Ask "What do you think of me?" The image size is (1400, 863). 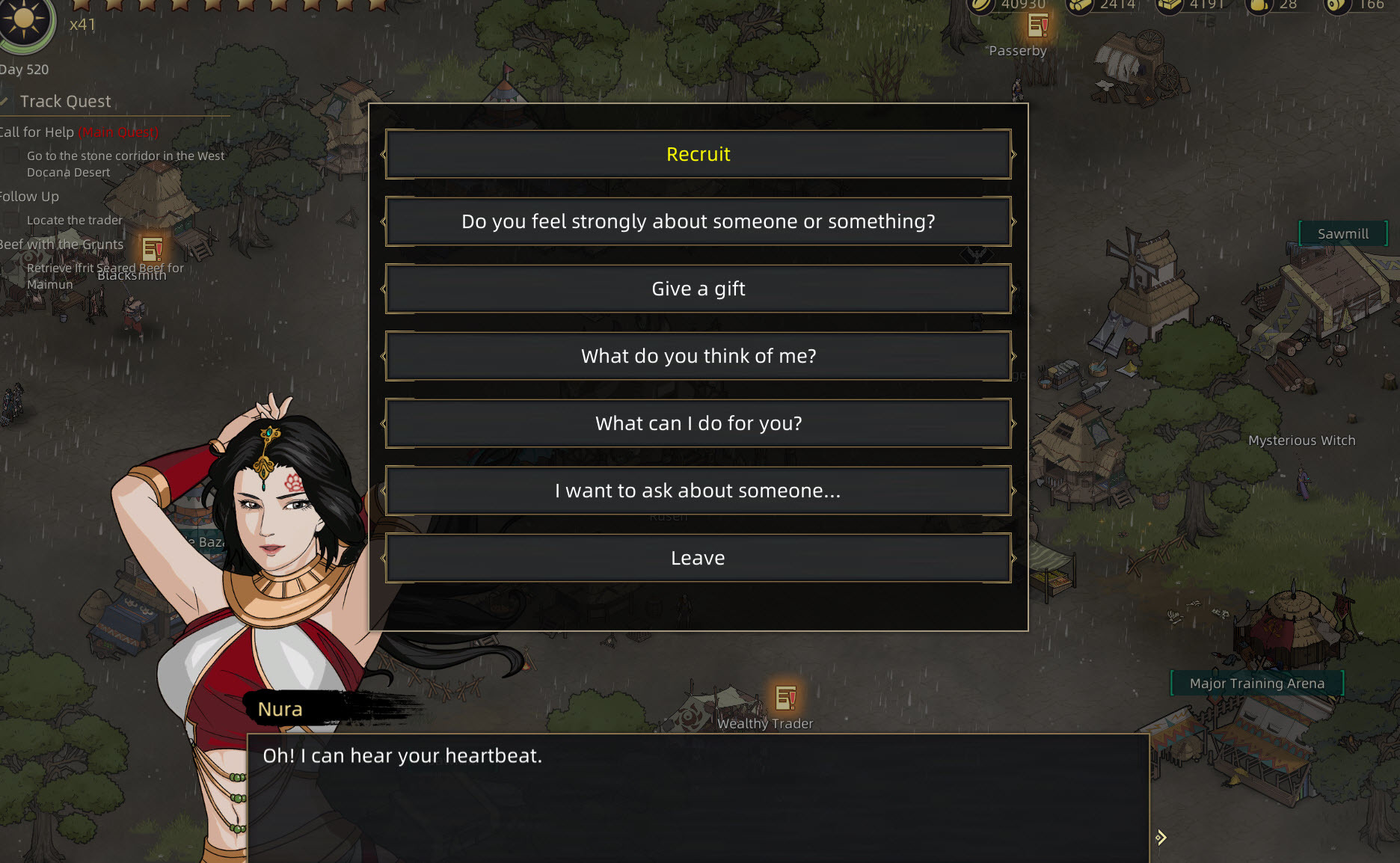[x=698, y=357]
